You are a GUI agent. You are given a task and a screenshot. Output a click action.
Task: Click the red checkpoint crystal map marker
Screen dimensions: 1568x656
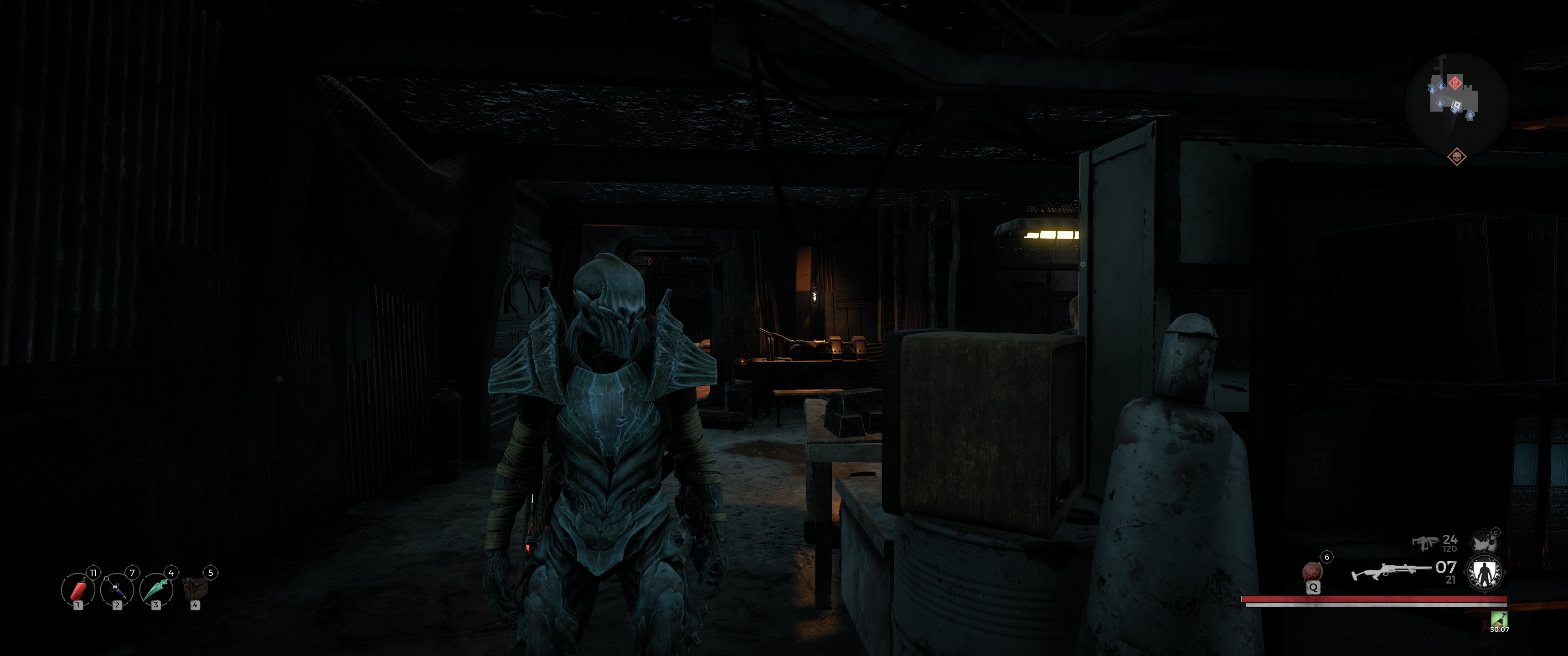pos(1455,82)
